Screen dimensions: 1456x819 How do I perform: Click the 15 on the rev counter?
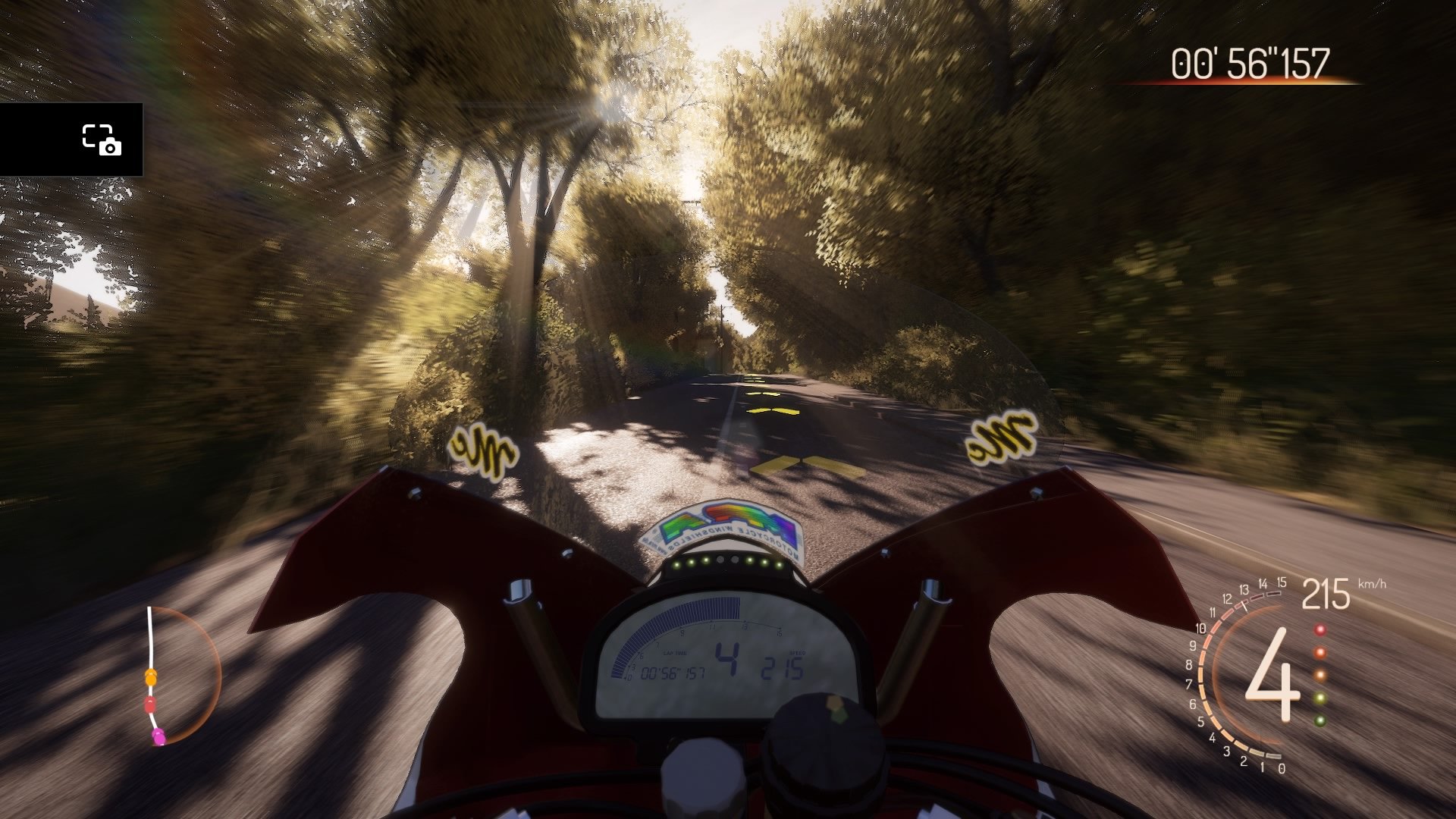(1282, 582)
